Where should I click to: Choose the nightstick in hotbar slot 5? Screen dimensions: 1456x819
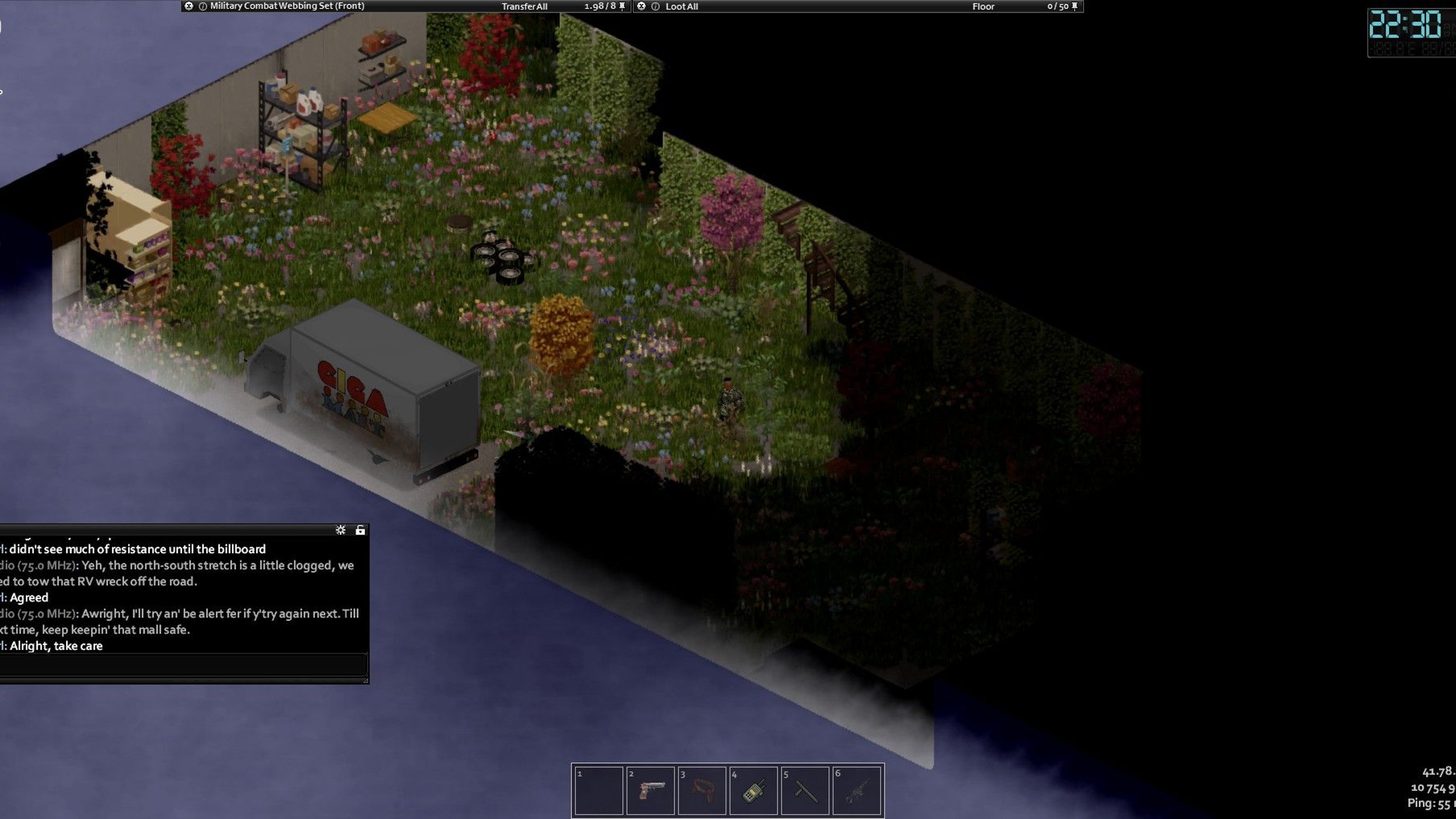click(x=805, y=790)
